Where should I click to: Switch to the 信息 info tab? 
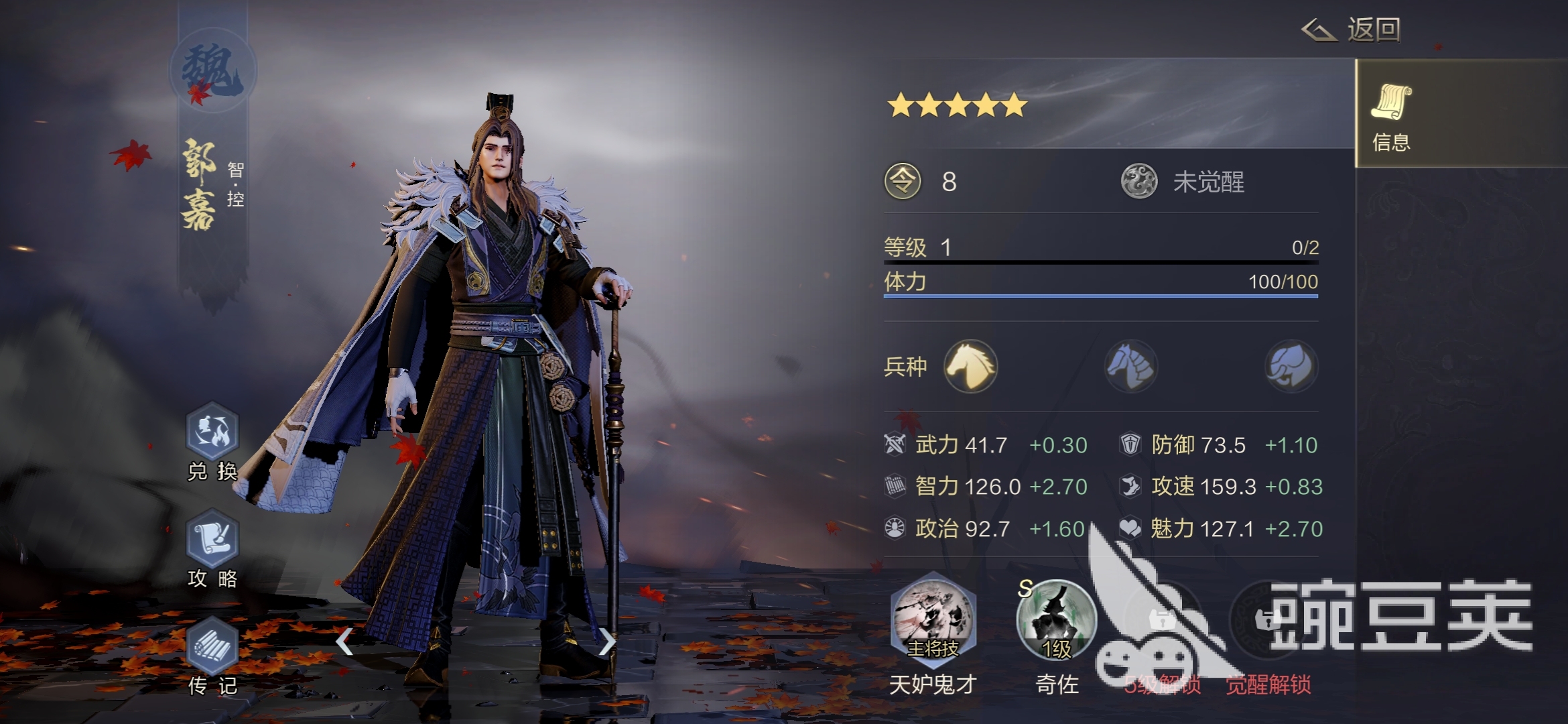tap(1391, 115)
